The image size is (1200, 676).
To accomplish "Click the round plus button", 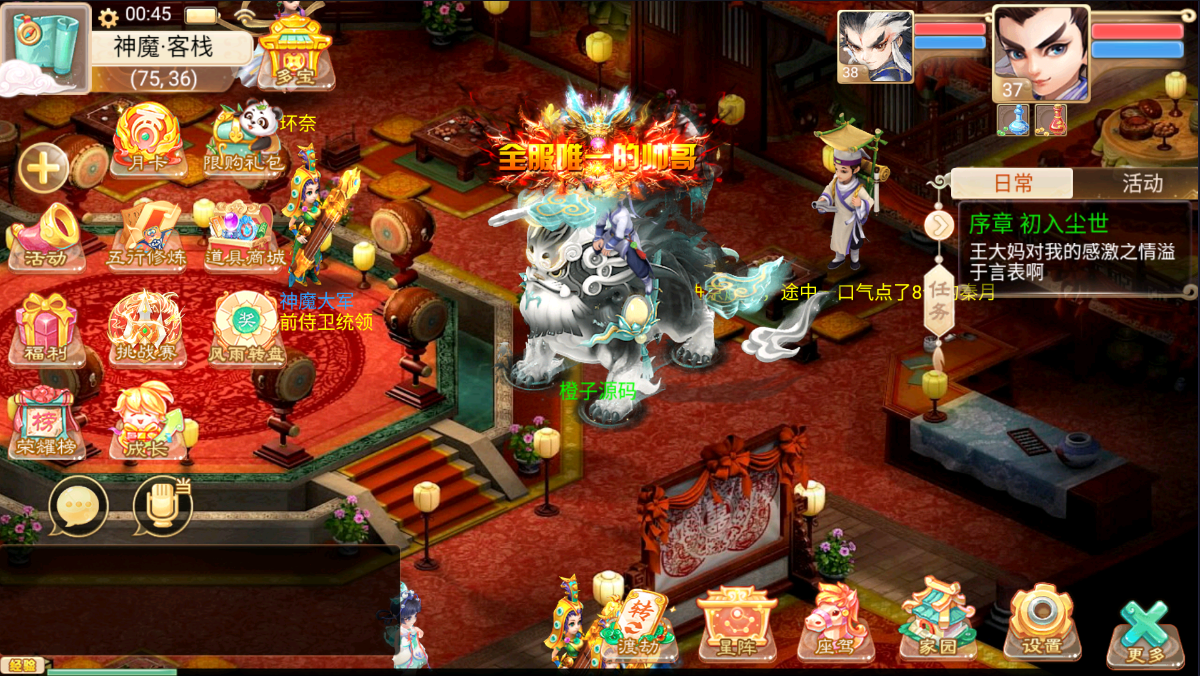I will (x=42, y=168).
